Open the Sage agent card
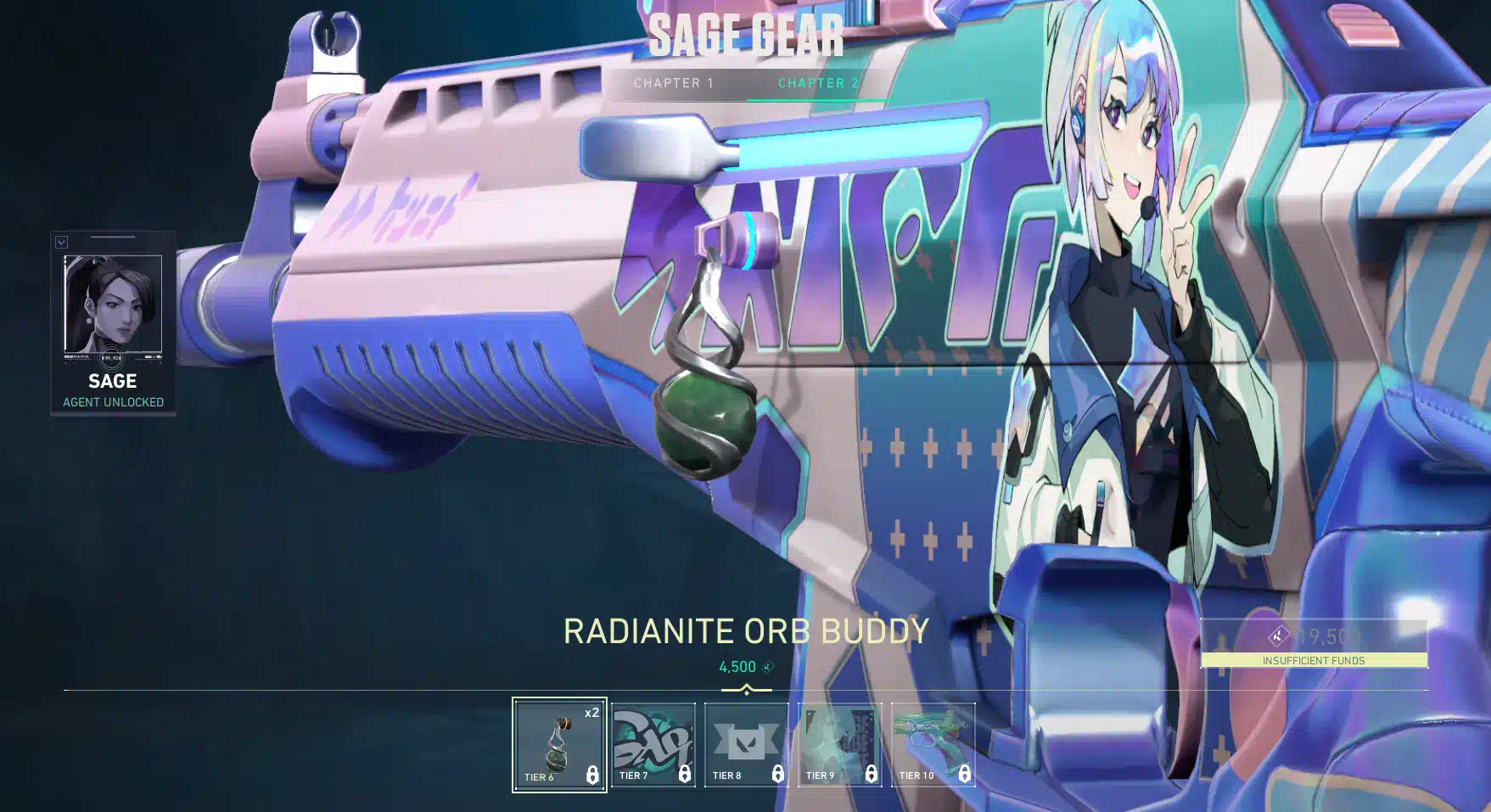The image size is (1491, 812). 113,322
